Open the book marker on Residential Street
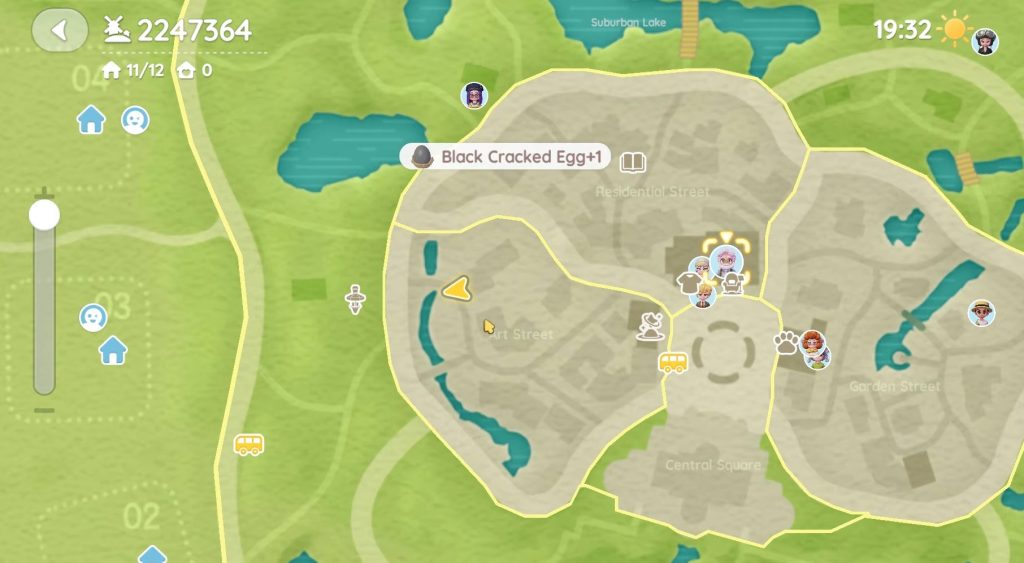 tap(632, 161)
